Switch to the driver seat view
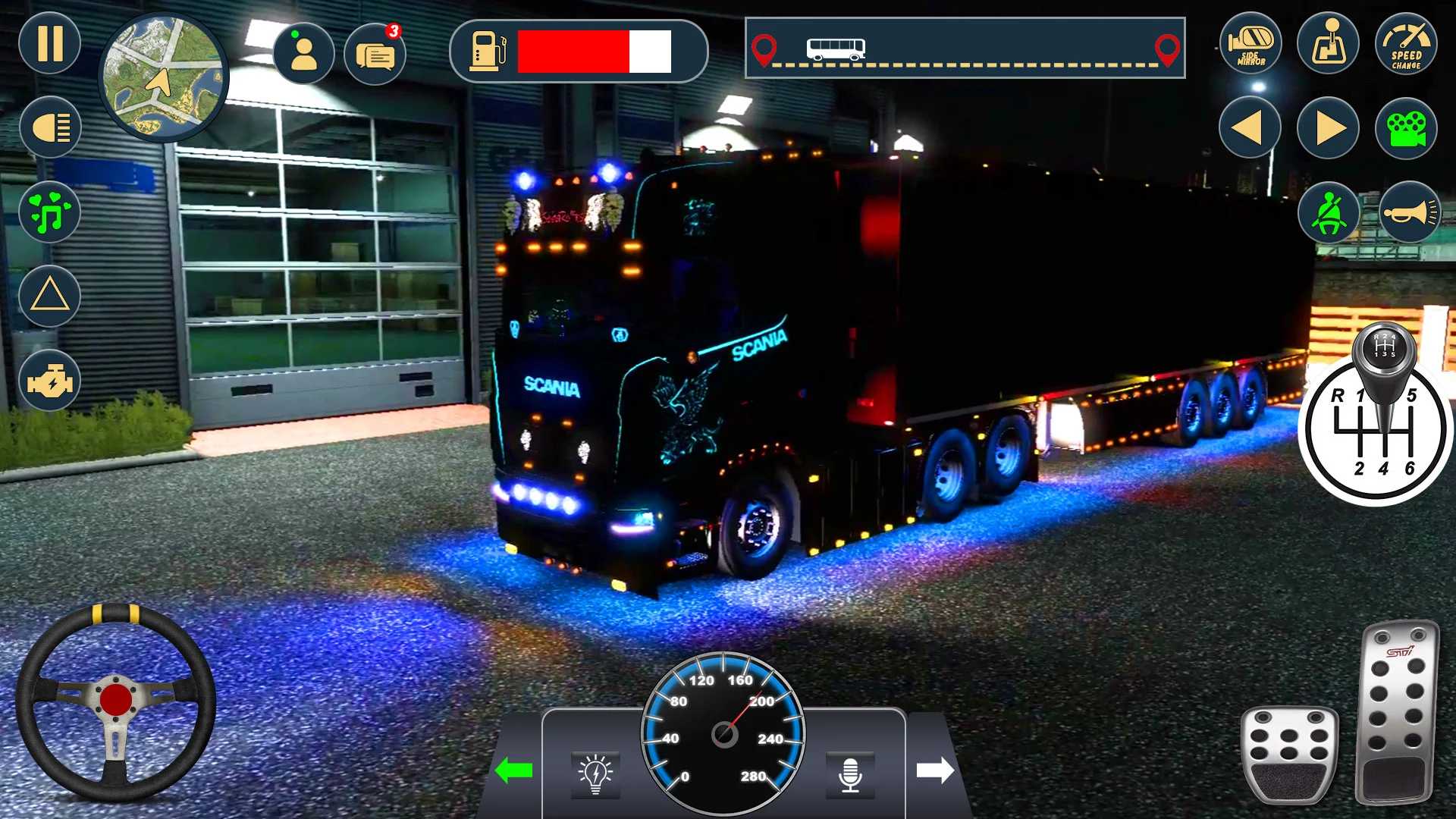Viewport: 1456px width, 819px height. (x=1329, y=44)
